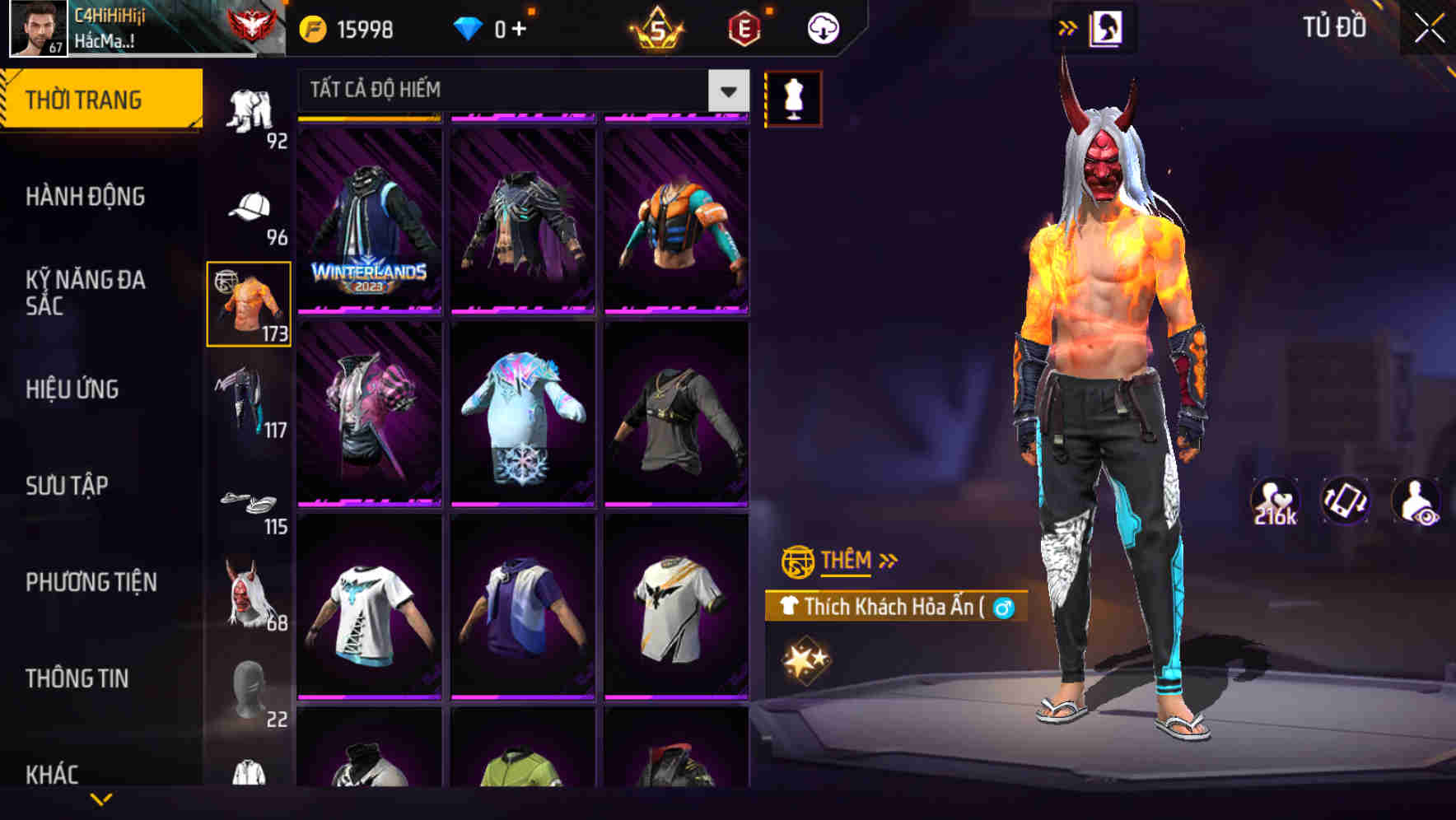
Task: Open the PHƯƠNG TIỆN section
Action: coord(91,582)
